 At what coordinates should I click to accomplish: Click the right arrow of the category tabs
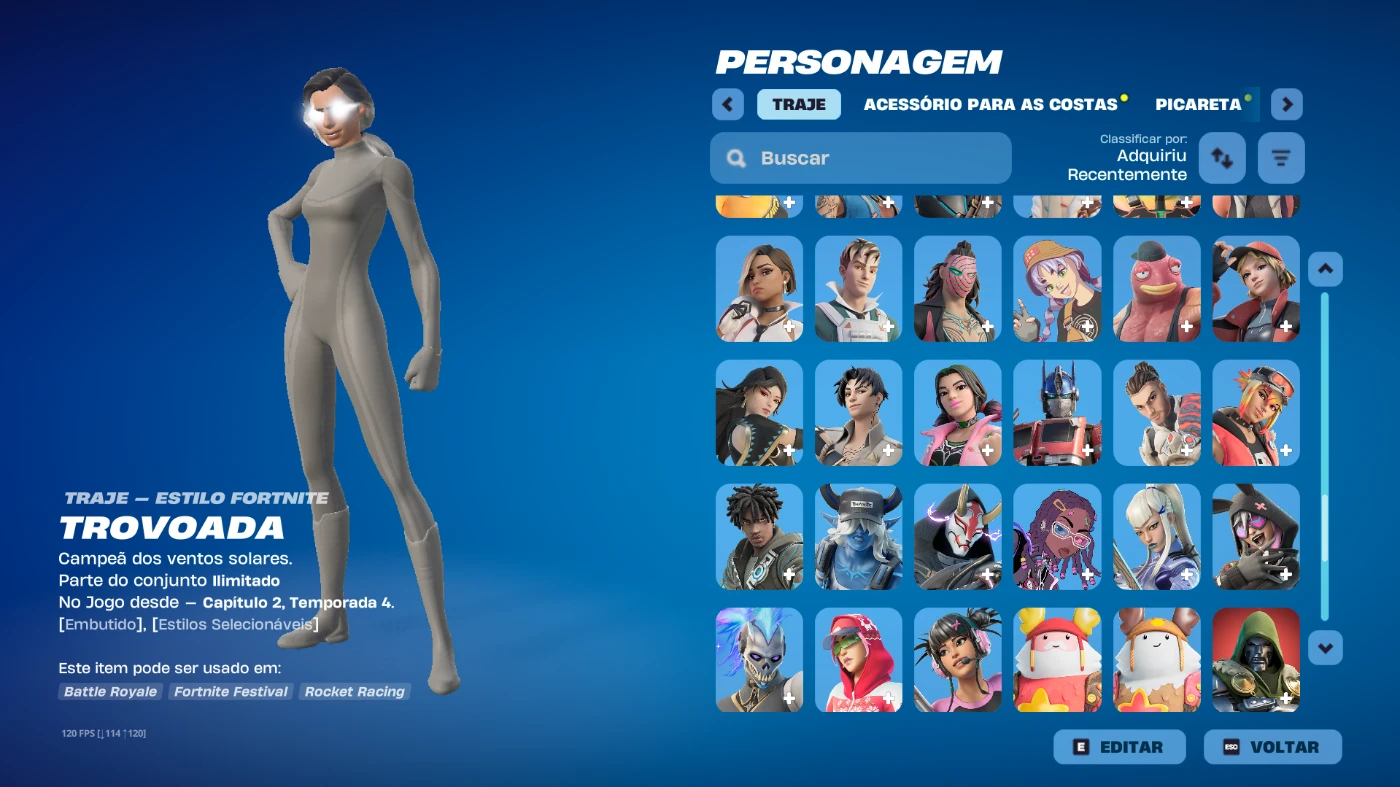(x=1287, y=104)
